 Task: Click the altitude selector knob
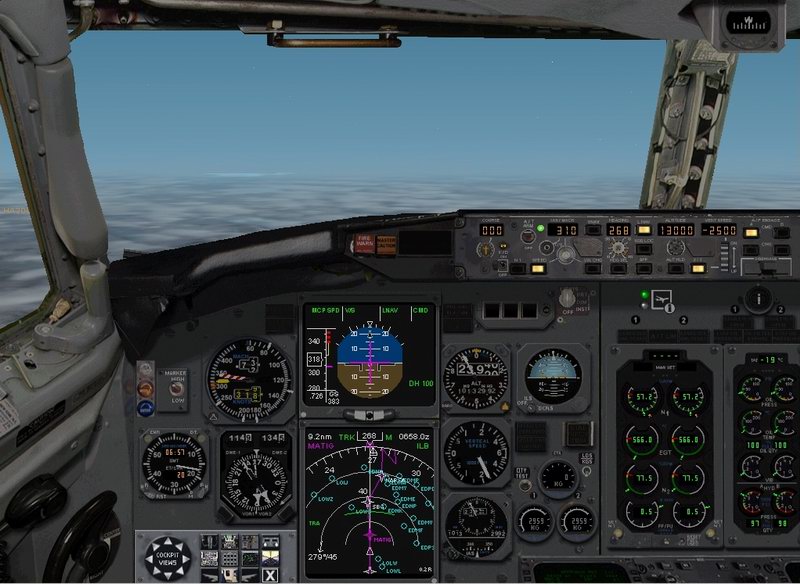tap(674, 248)
